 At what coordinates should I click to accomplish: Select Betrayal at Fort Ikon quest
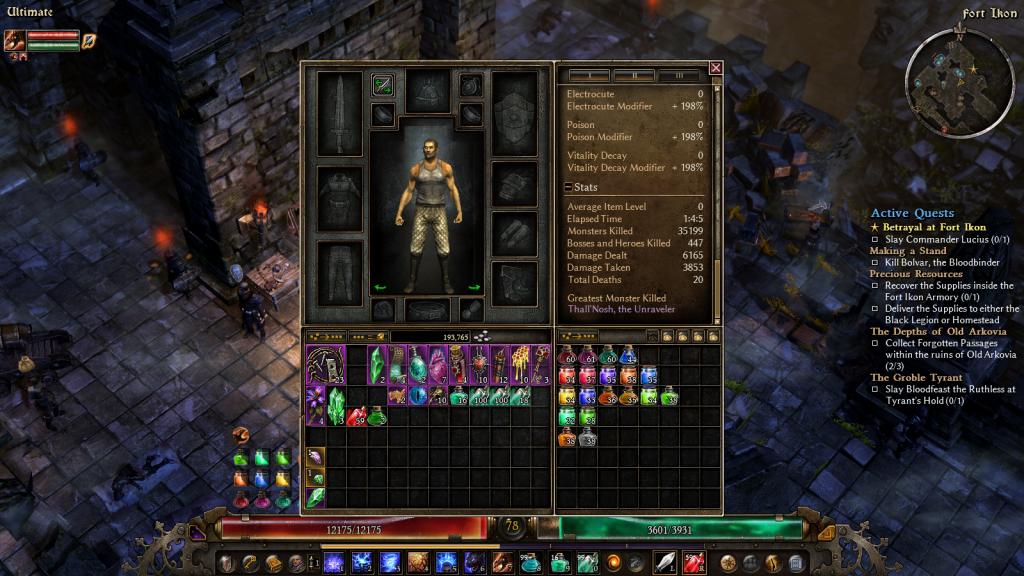[934, 227]
